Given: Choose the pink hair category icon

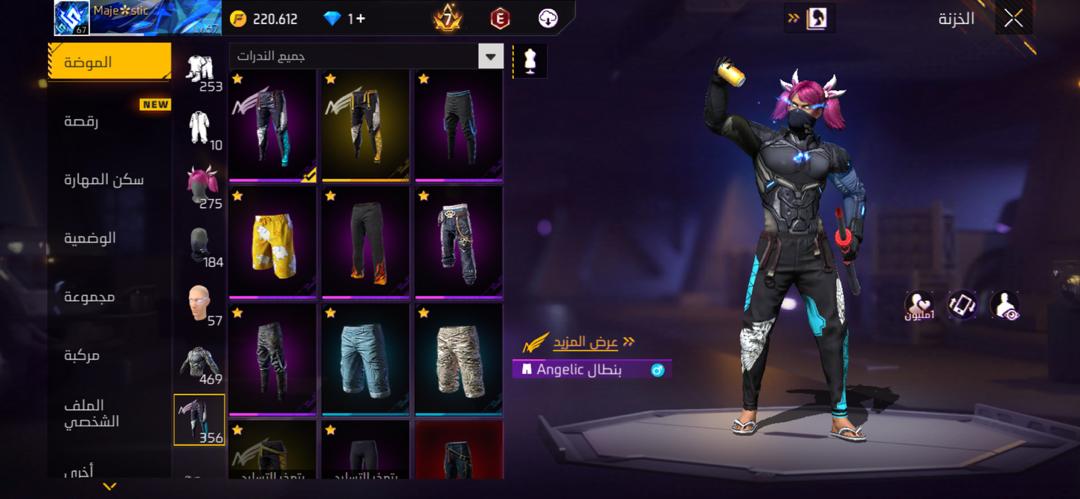Looking at the screenshot, I should [x=202, y=186].
